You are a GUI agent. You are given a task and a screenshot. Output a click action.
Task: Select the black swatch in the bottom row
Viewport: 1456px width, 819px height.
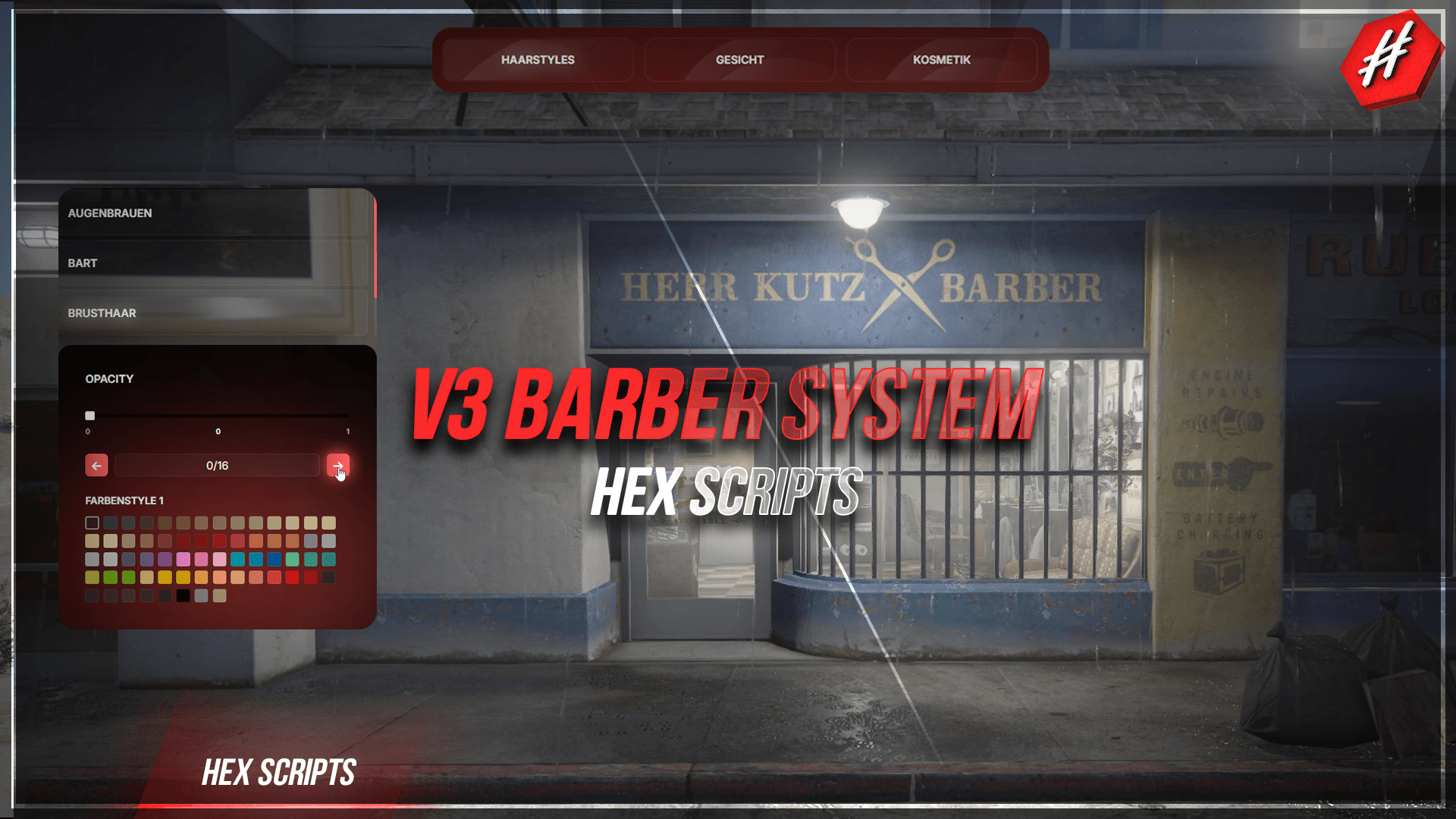(x=184, y=596)
